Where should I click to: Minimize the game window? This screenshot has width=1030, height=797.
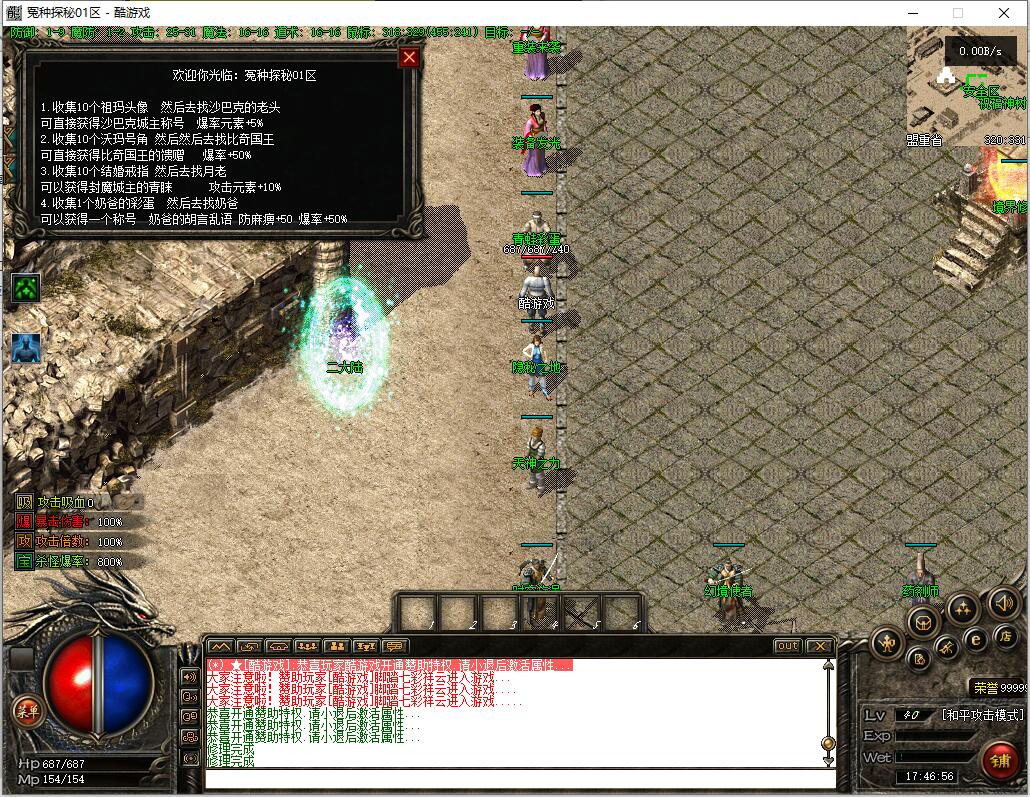click(912, 13)
